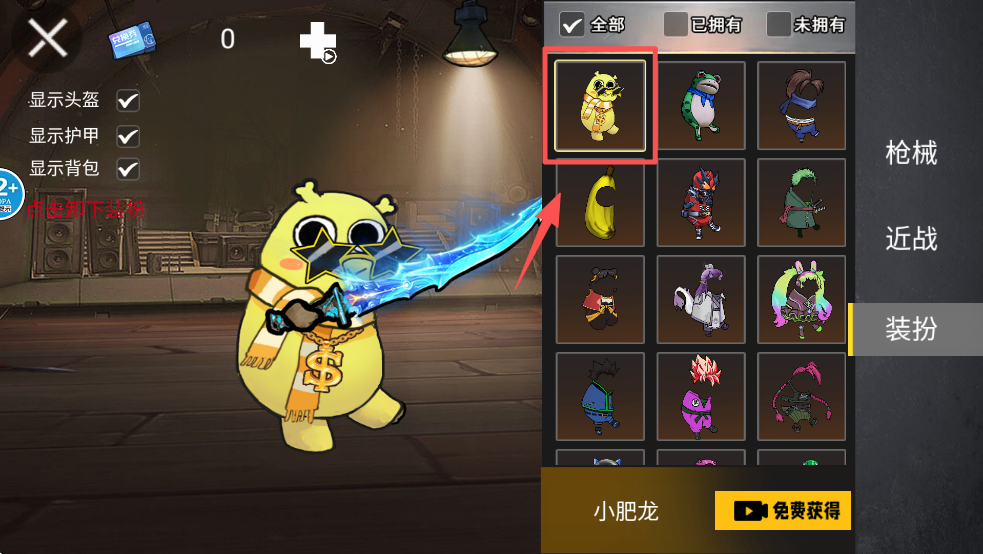Select the yellow chubby dragon costume
This screenshot has width=983, height=554.
coord(600,106)
